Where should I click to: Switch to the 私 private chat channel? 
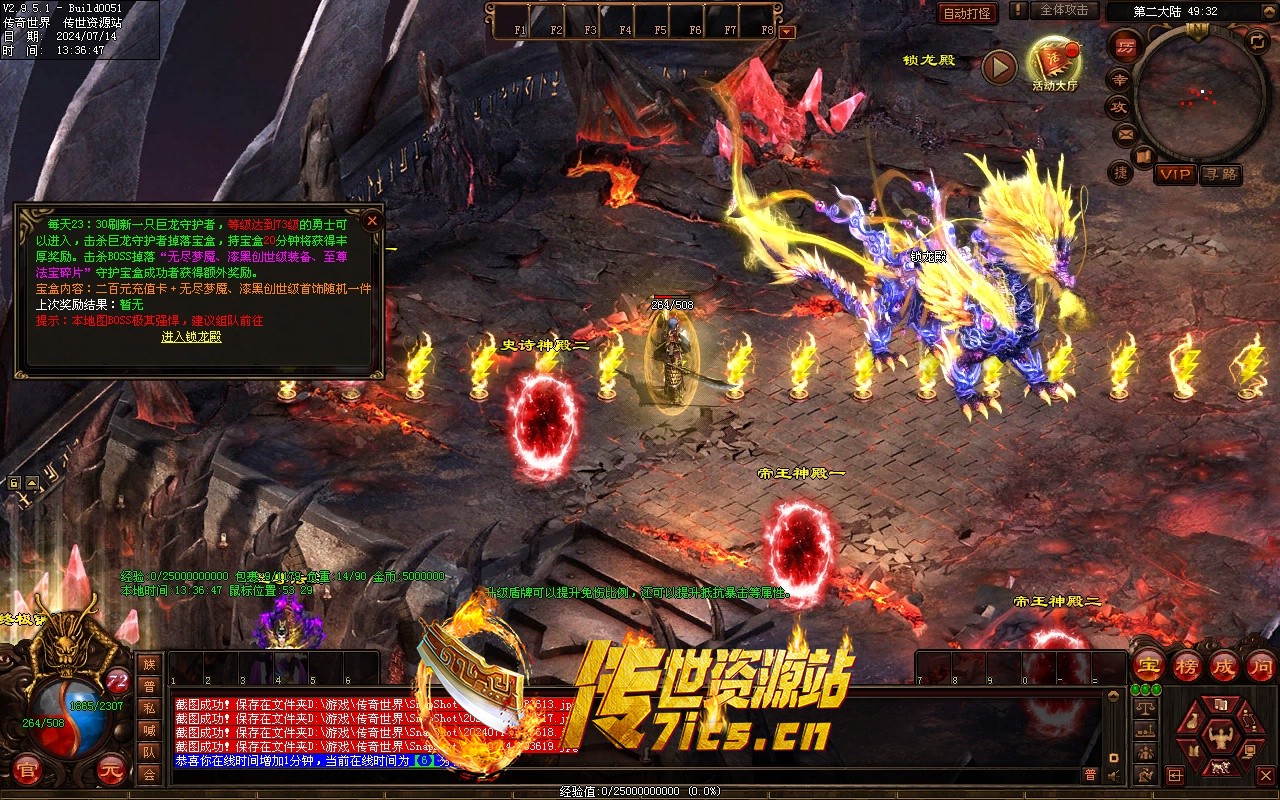149,708
